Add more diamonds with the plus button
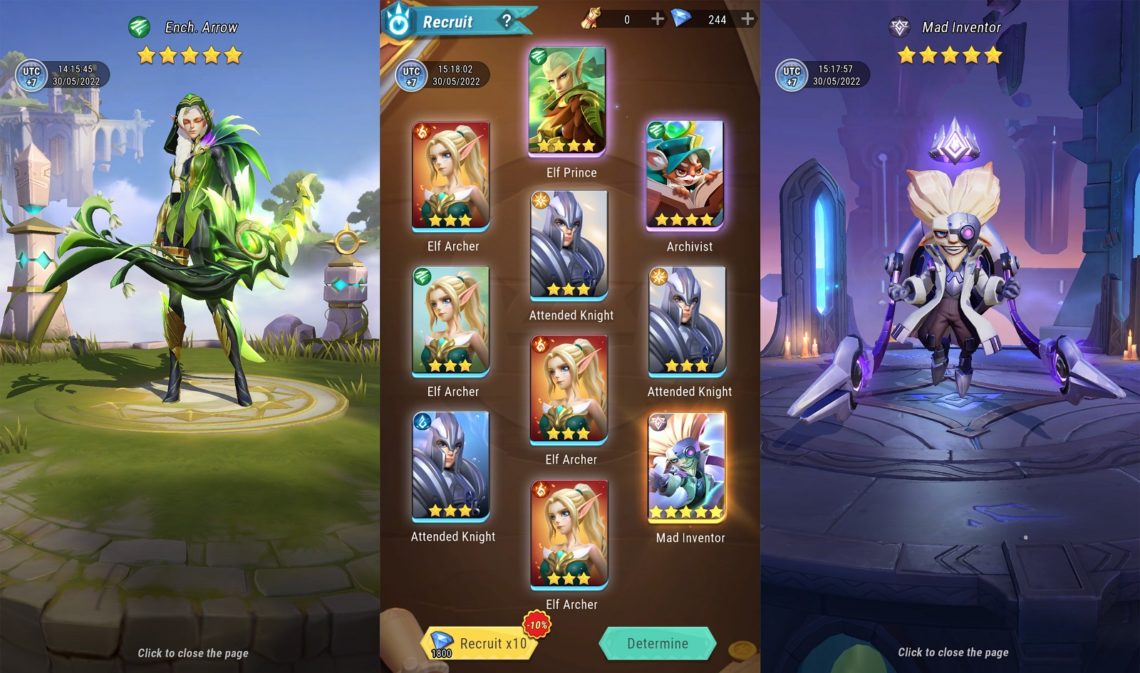The height and width of the screenshot is (673, 1140). (747, 19)
